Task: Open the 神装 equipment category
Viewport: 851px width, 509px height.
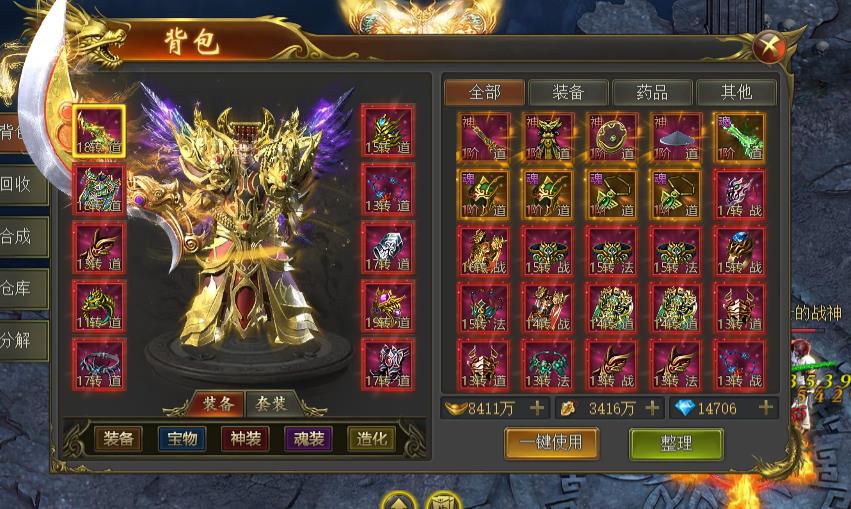Action: (x=245, y=439)
